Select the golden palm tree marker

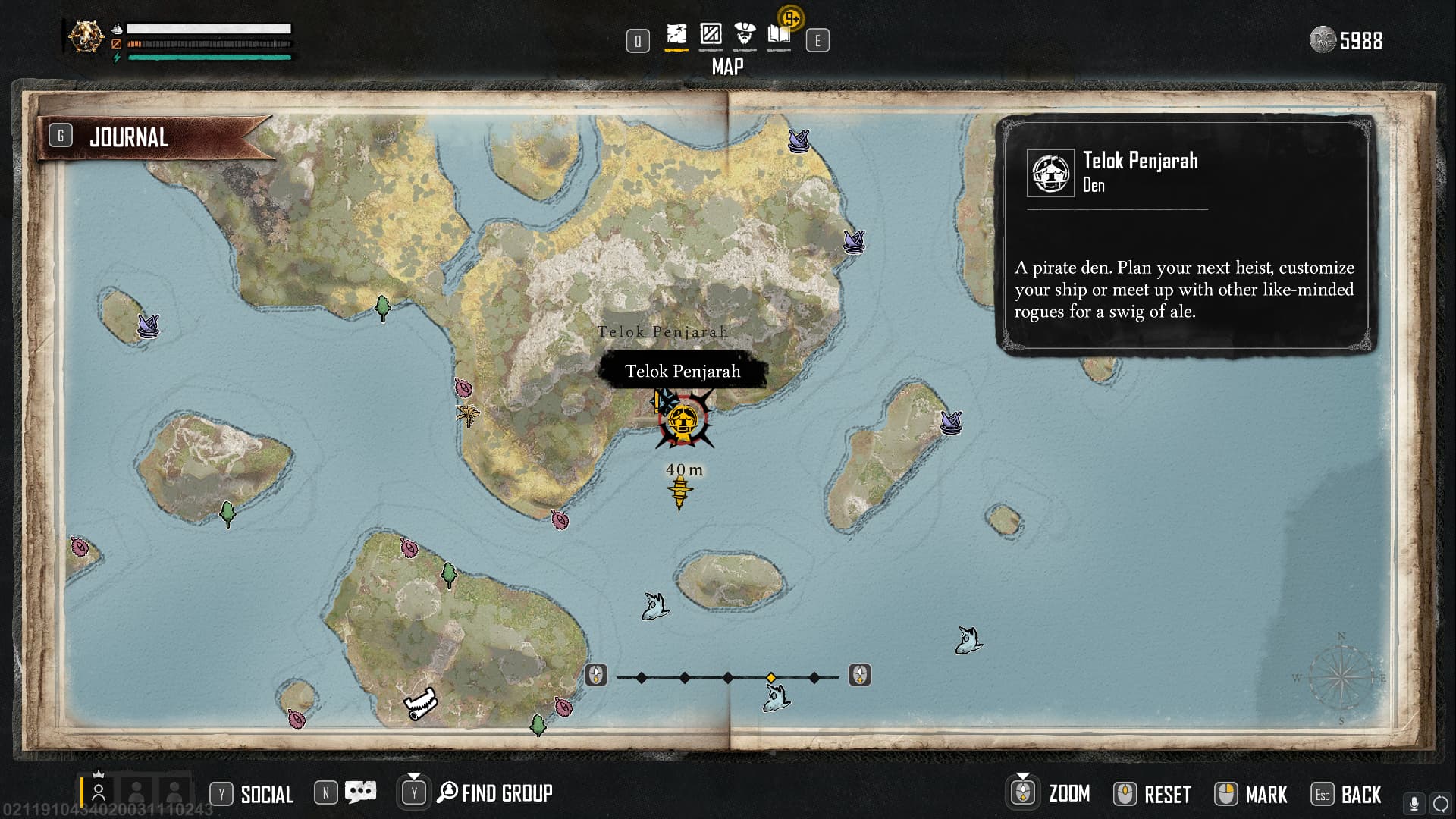click(x=468, y=414)
